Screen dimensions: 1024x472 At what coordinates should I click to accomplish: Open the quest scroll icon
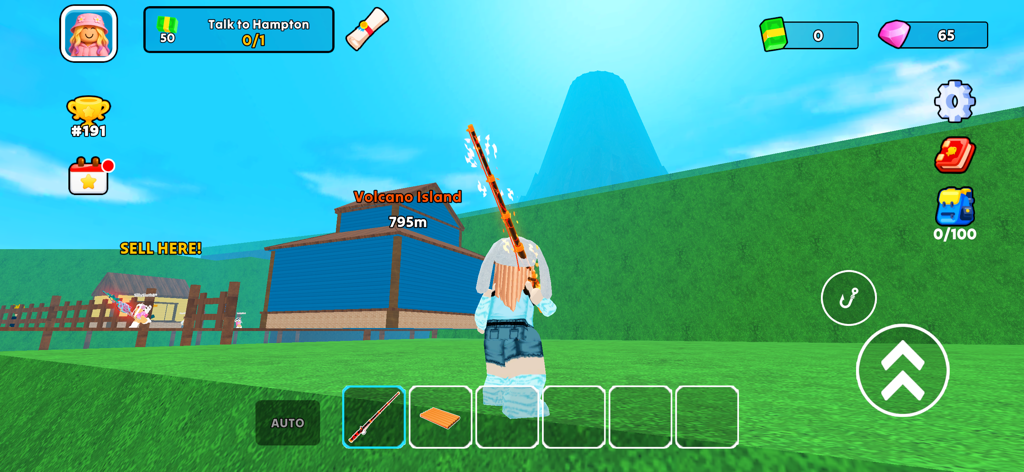pyautogui.click(x=366, y=29)
